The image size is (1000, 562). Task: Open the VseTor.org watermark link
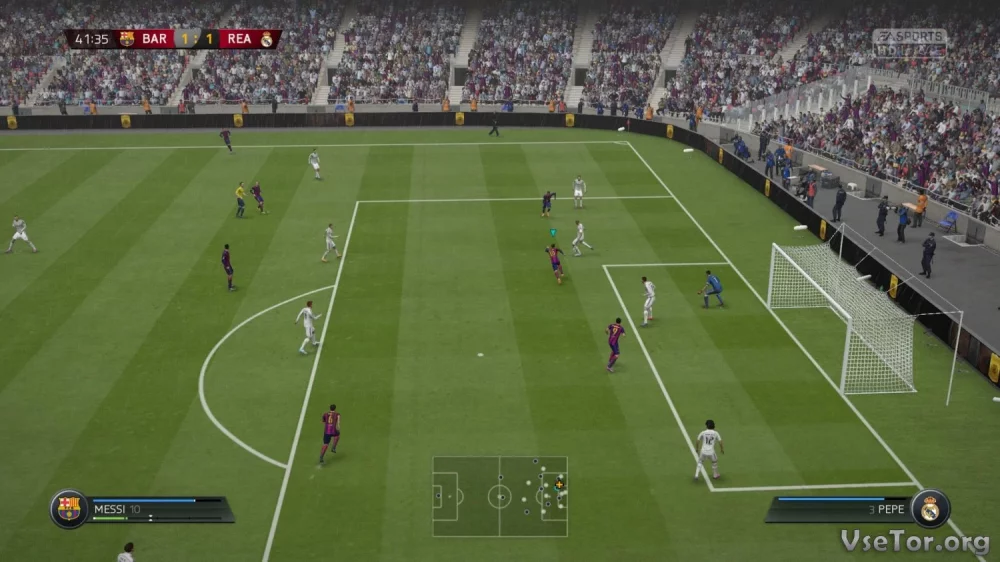(915, 541)
